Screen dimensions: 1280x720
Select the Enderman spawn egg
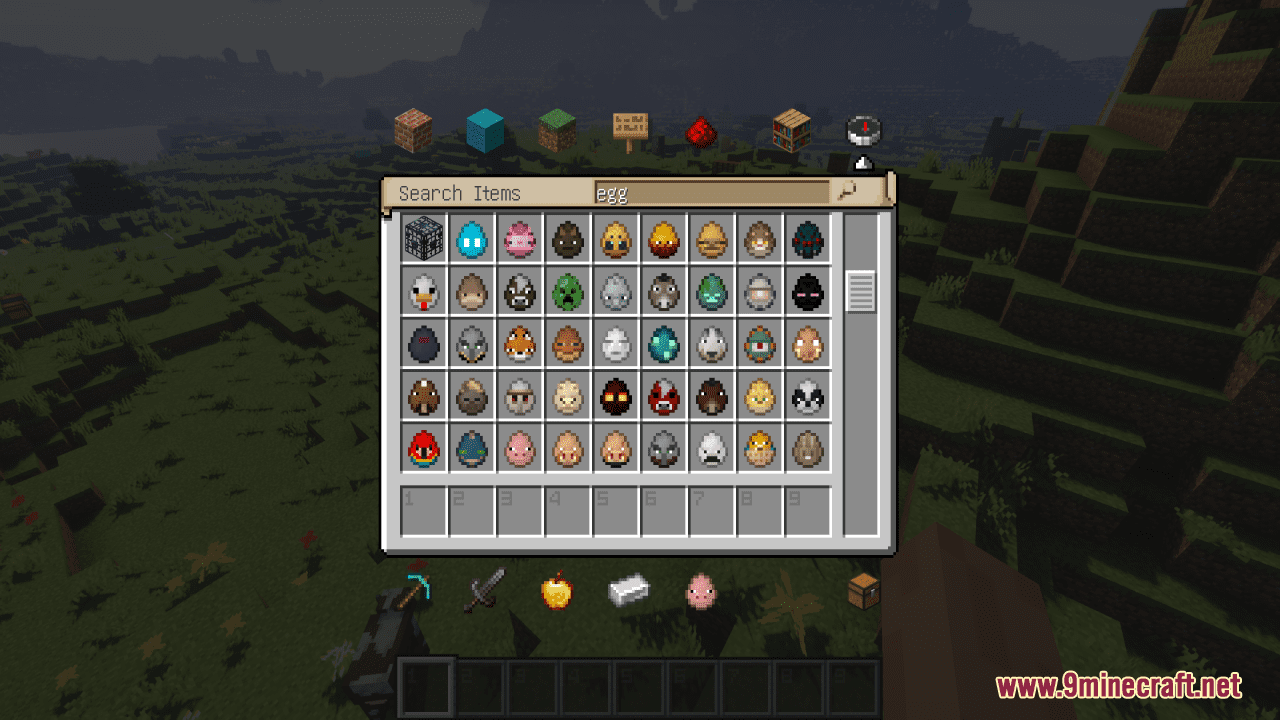click(807, 292)
